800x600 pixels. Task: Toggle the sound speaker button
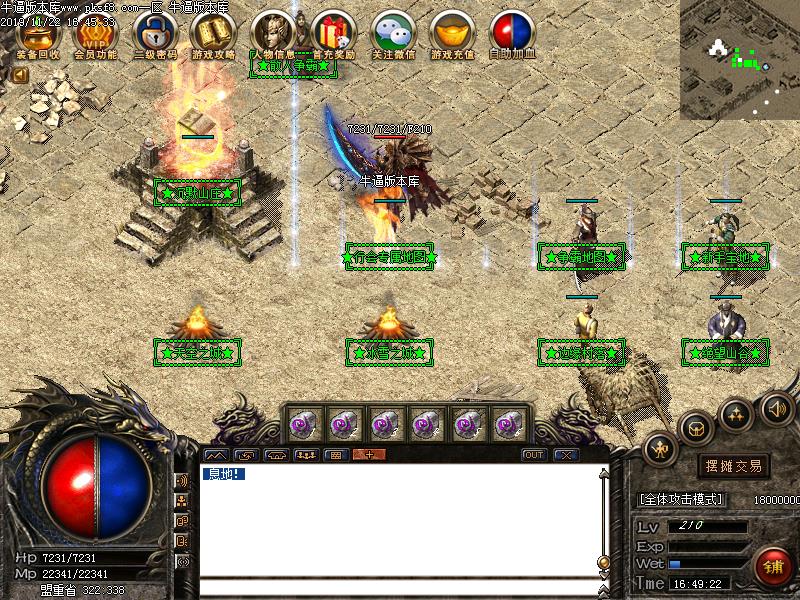point(776,407)
